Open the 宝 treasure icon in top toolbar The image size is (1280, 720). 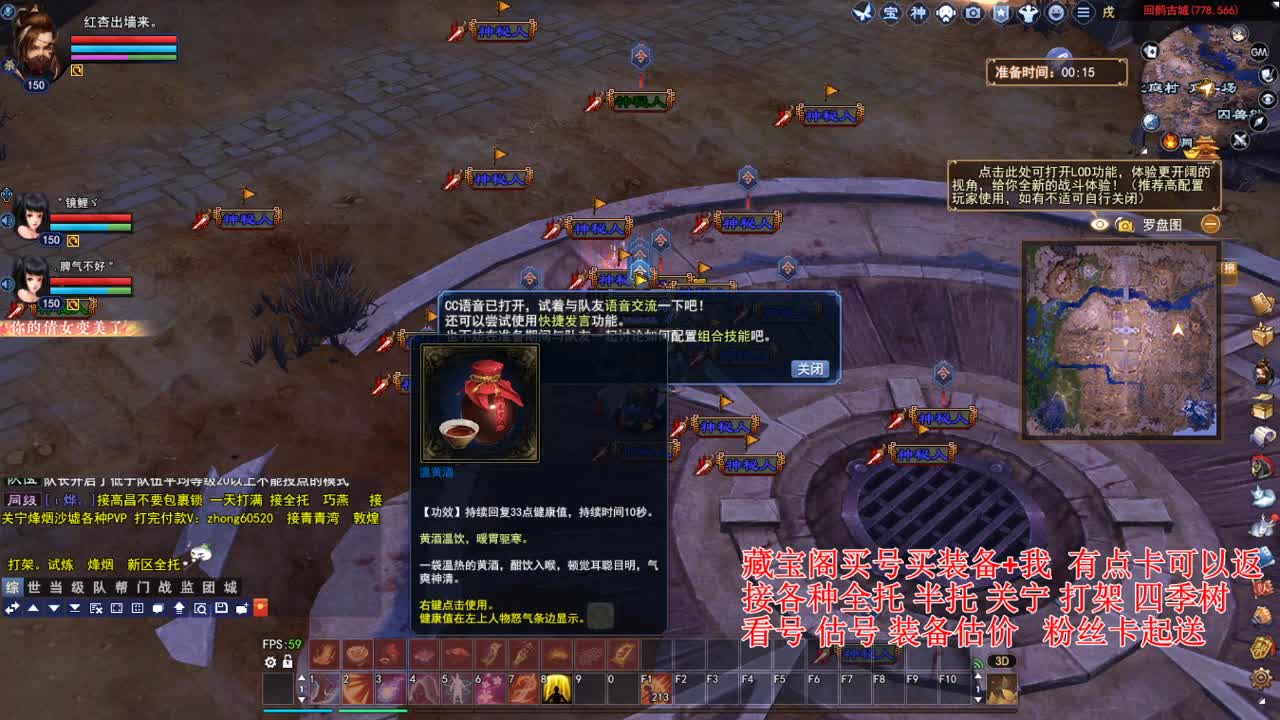[890, 13]
